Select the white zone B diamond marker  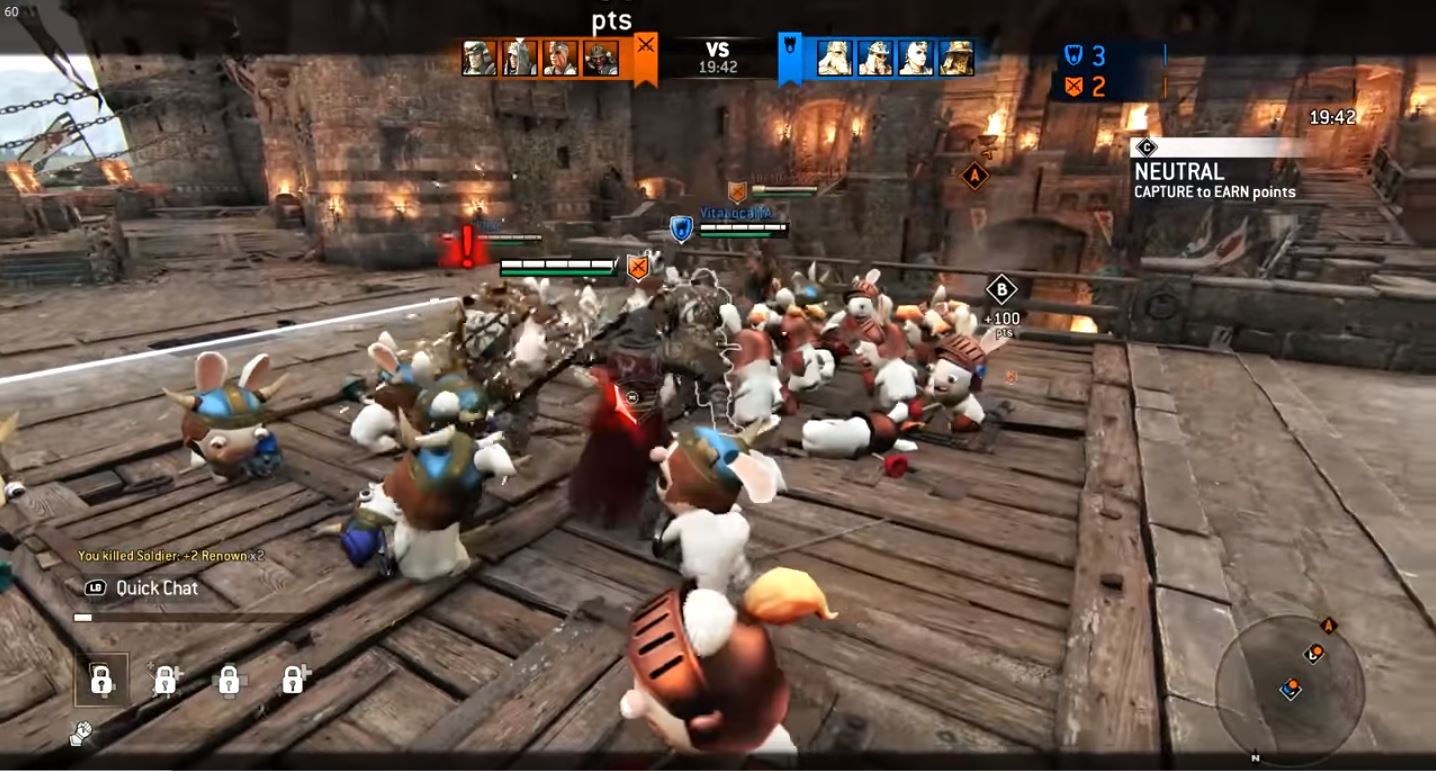[1001, 290]
